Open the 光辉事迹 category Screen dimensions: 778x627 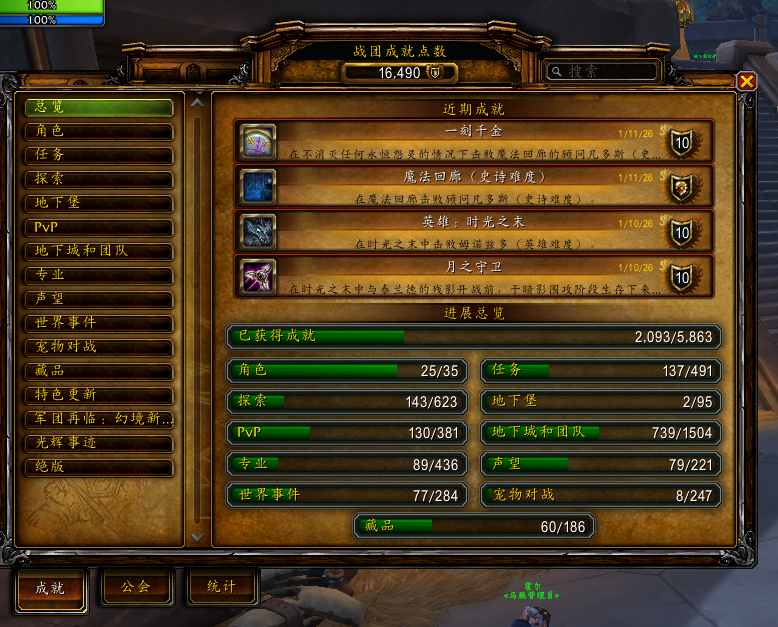coord(99,443)
